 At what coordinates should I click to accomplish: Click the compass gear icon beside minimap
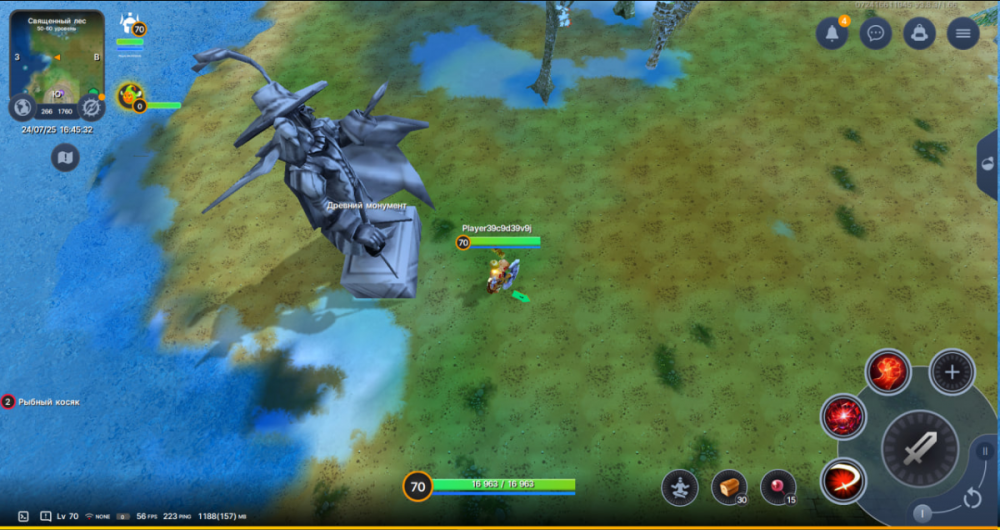(91, 107)
